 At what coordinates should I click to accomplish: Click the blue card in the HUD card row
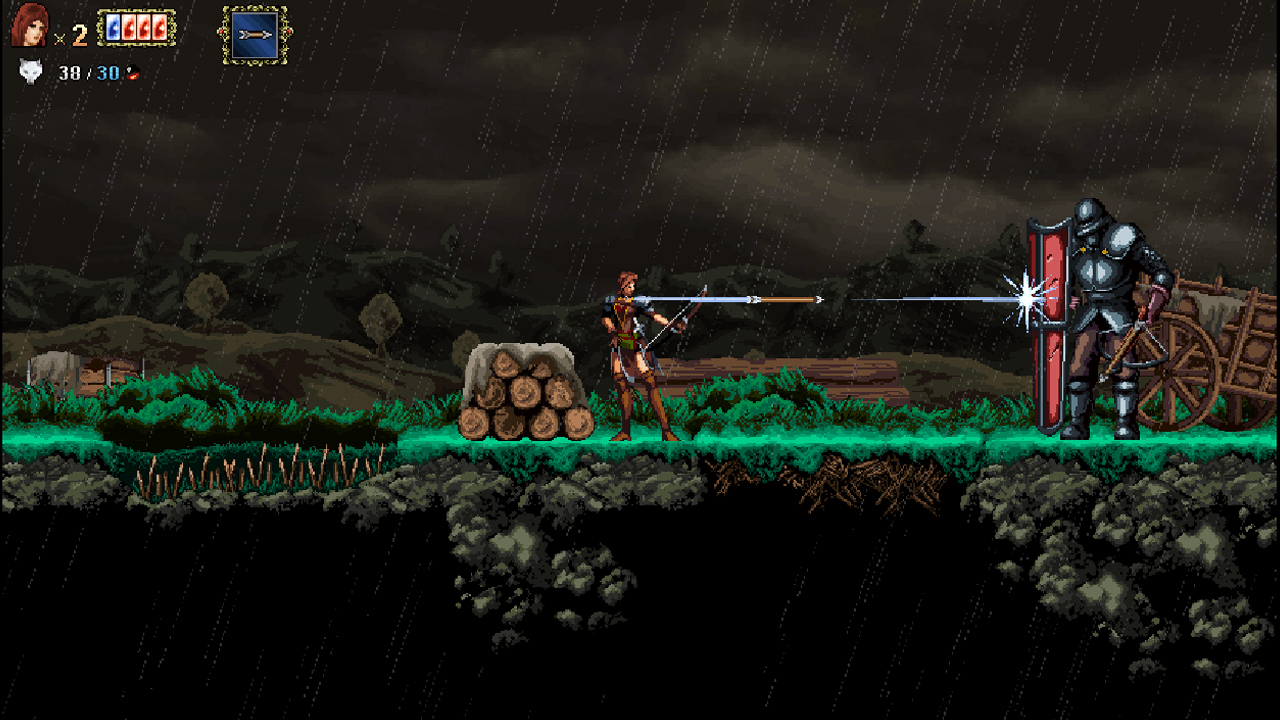tap(113, 27)
